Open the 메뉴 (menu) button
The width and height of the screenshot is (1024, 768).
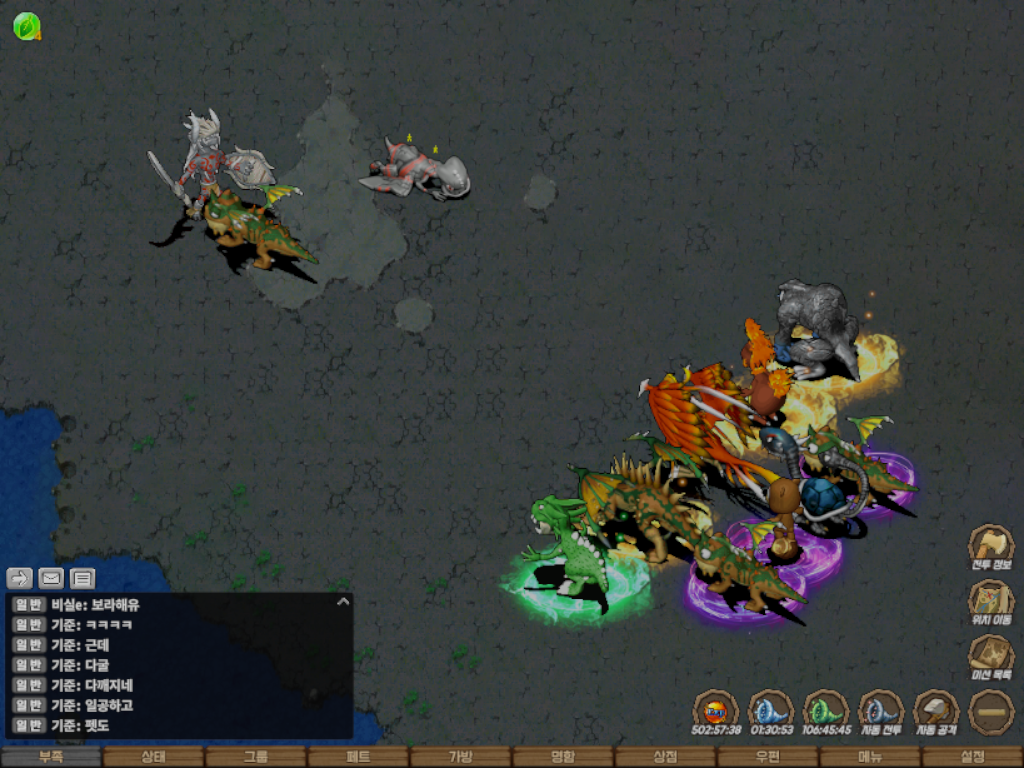coord(869,757)
